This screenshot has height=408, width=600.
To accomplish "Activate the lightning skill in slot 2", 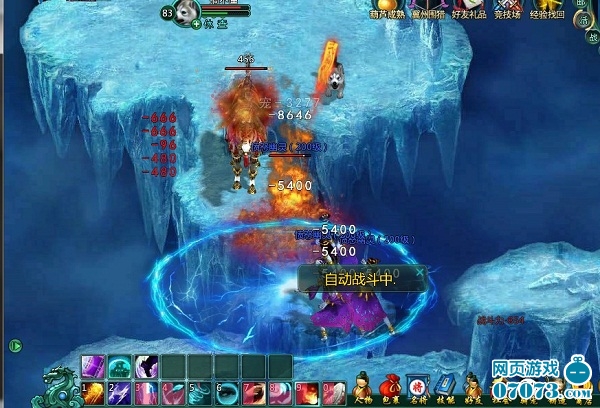I will (x=119, y=394).
